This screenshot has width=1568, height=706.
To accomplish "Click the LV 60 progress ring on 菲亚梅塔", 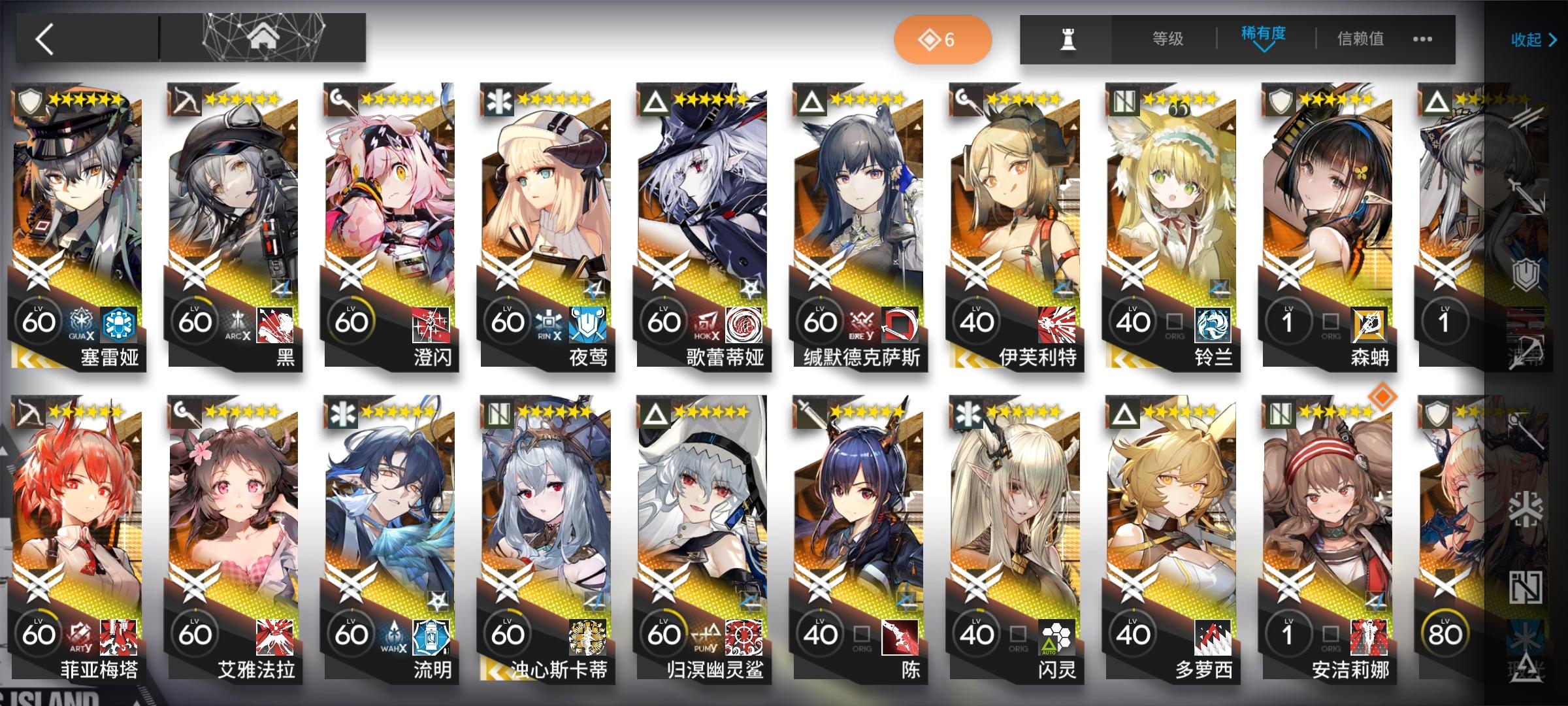I will [39, 633].
